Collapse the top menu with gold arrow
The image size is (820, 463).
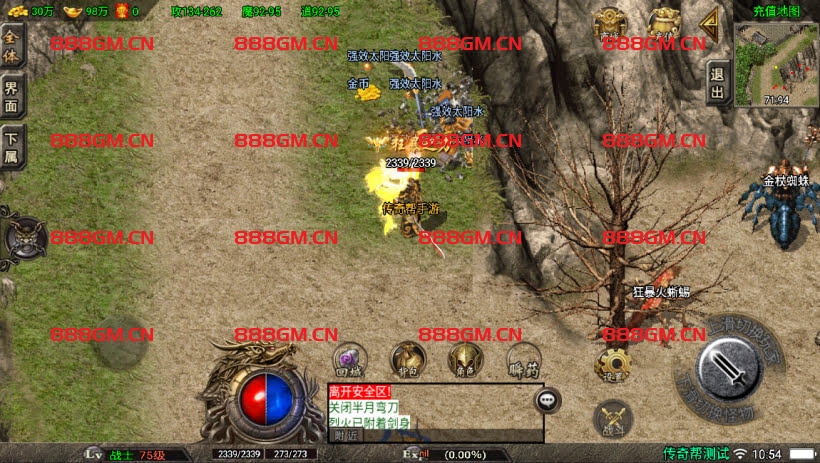[x=709, y=21]
